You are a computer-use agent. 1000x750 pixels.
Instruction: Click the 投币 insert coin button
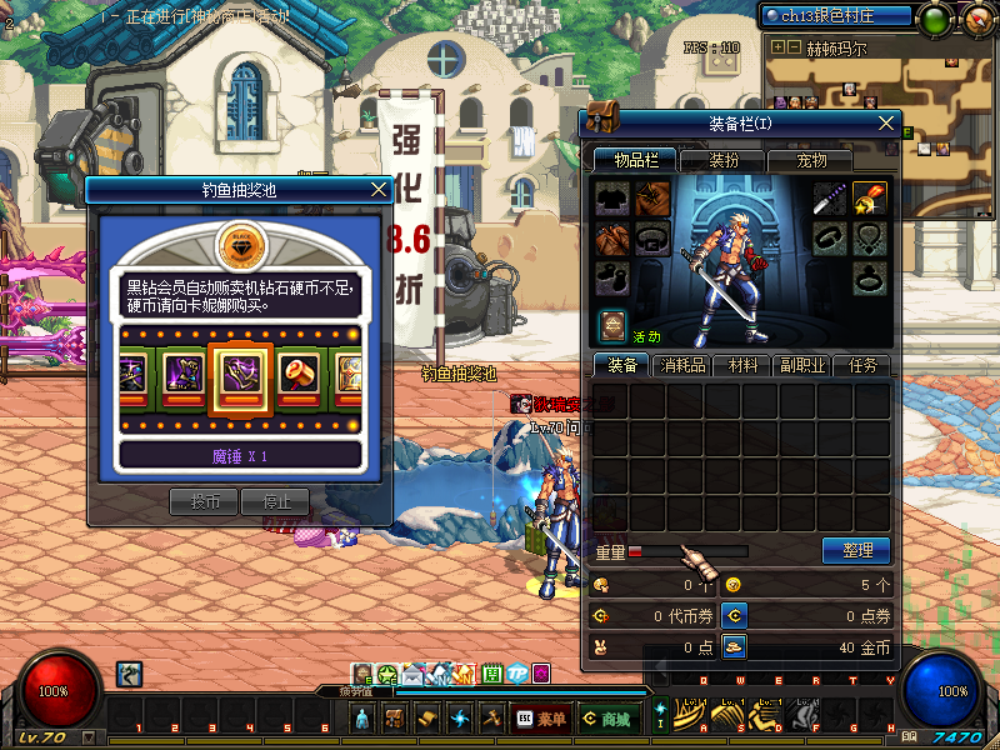(x=205, y=502)
